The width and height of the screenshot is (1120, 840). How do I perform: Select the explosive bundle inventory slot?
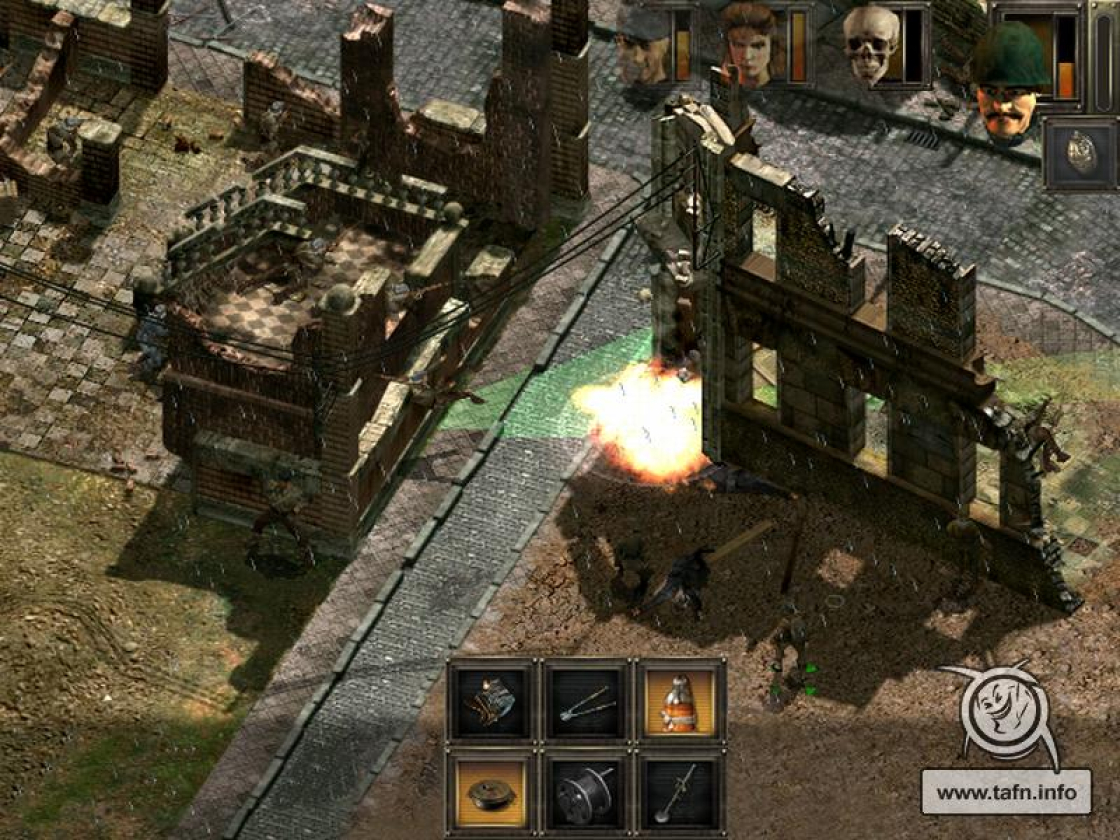click(491, 701)
